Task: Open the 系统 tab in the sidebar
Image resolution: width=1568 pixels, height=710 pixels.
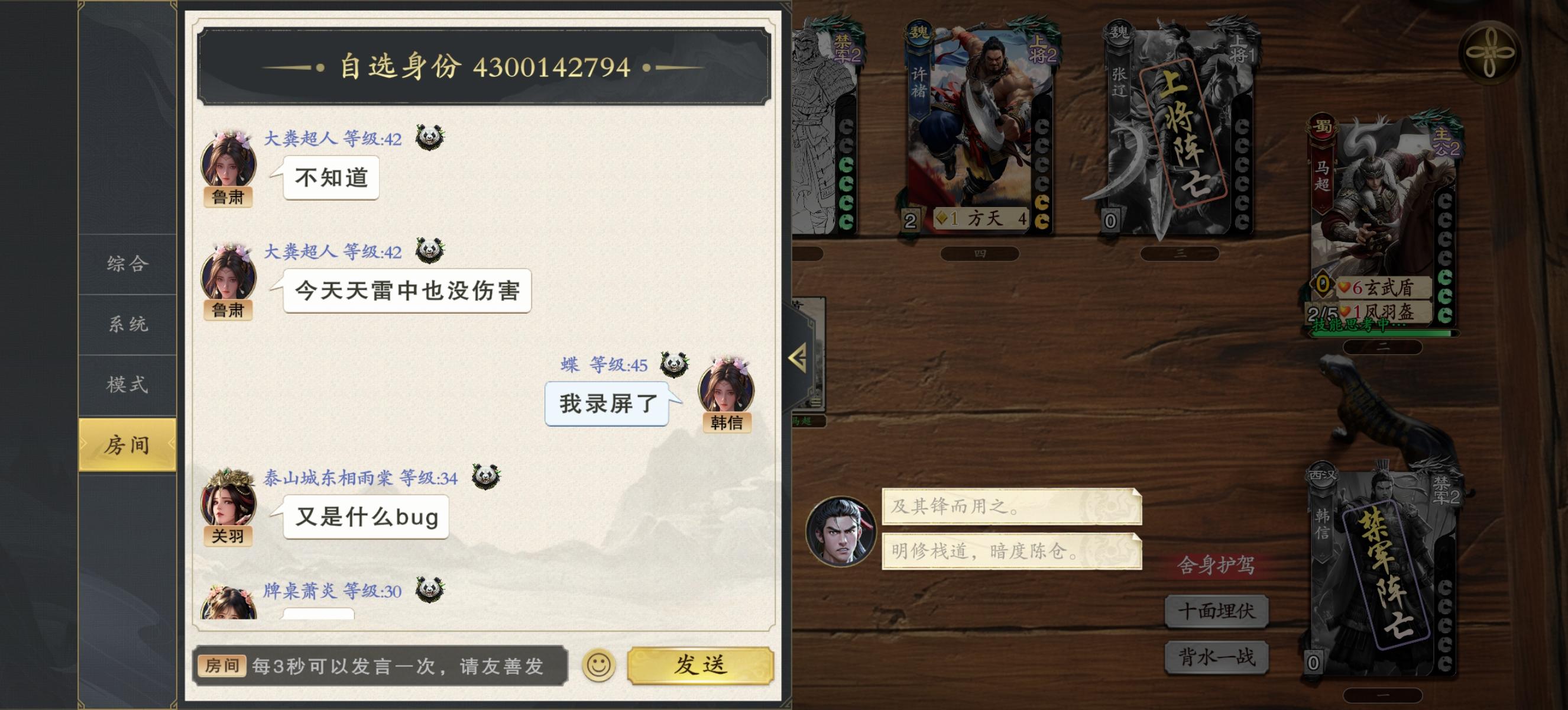Action: pyautogui.click(x=126, y=325)
